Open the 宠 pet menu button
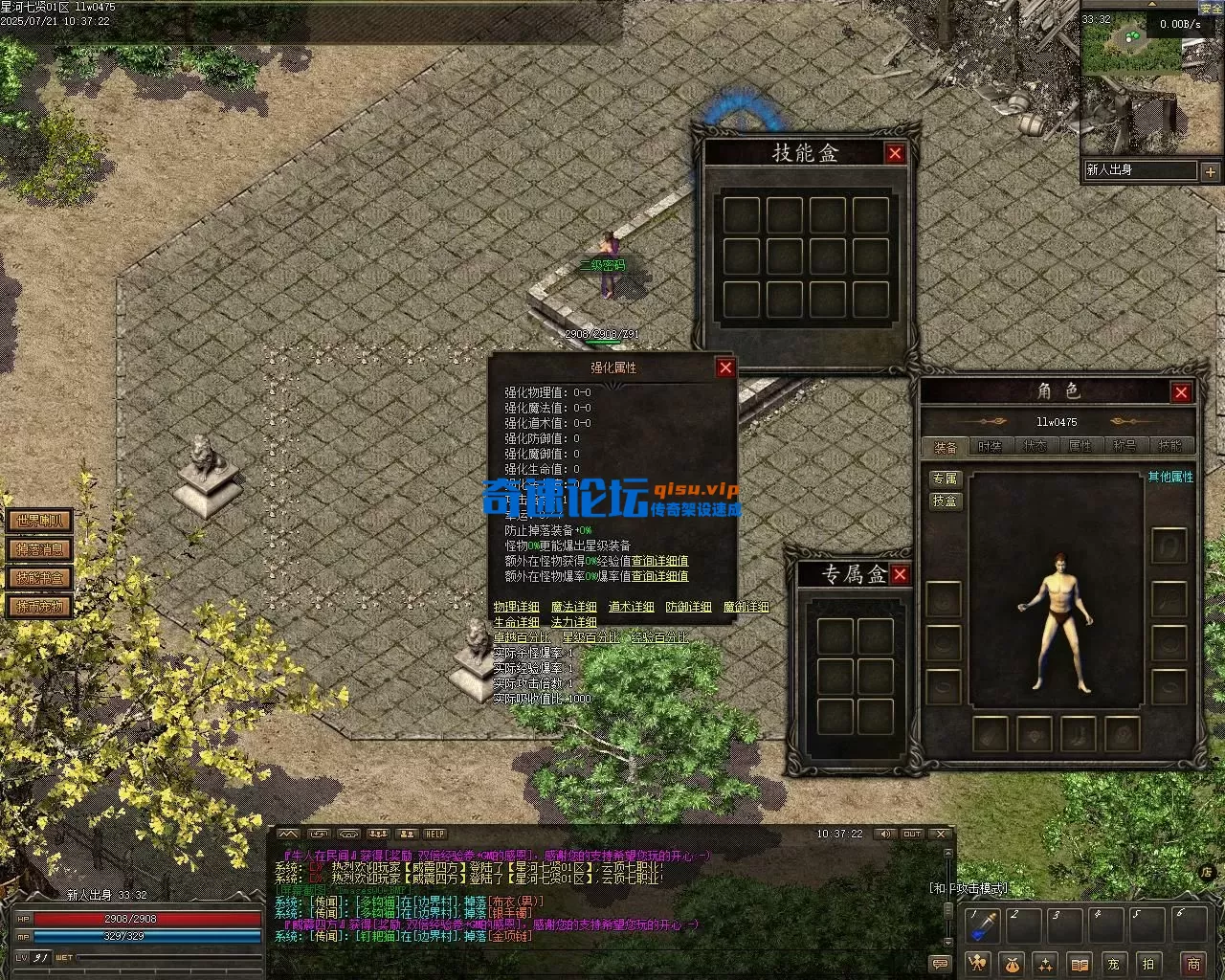Screen dimensions: 1225x980 pos(1113,964)
